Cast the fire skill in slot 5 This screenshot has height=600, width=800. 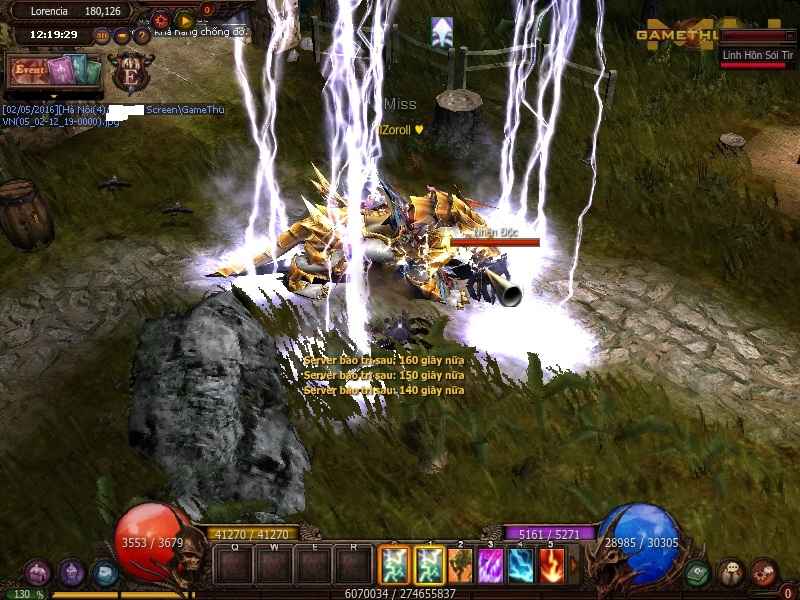pyautogui.click(x=551, y=566)
